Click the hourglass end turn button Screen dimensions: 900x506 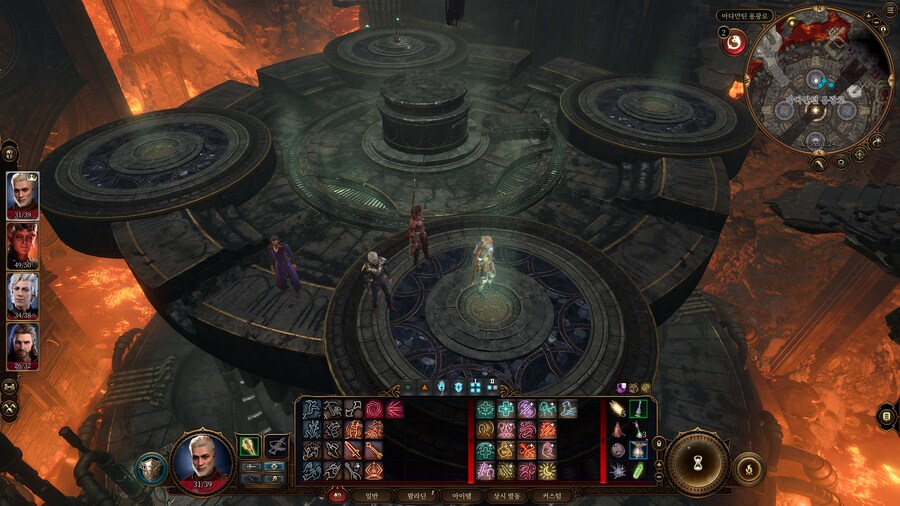point(698,464)
